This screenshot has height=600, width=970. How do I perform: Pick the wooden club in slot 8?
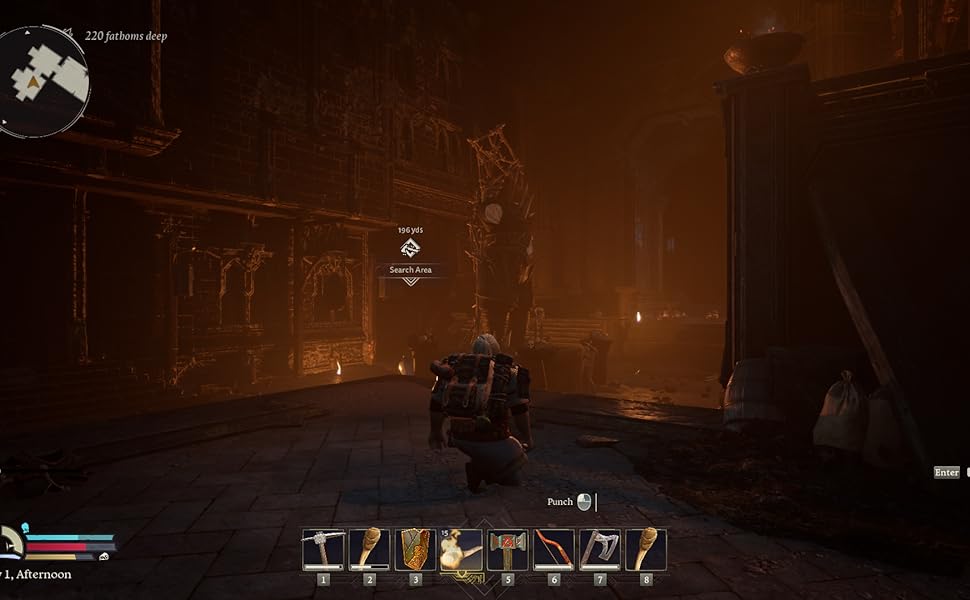(x=645, y=549)
